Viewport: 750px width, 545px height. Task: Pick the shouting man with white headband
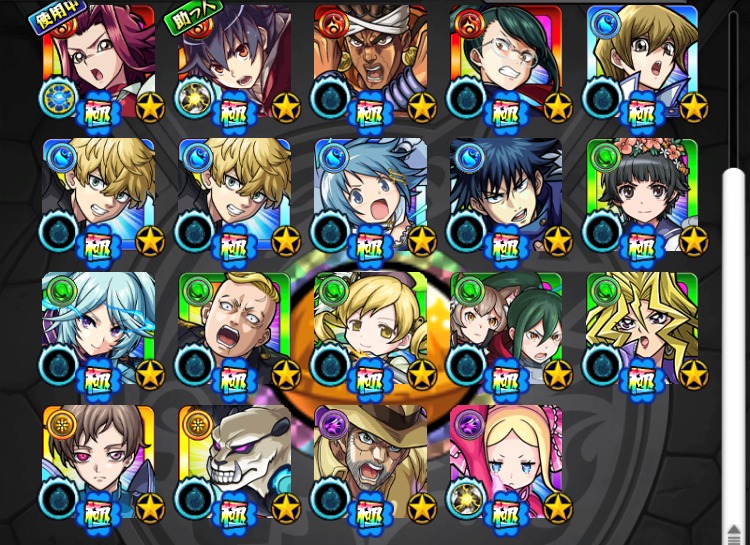[371, 62]
